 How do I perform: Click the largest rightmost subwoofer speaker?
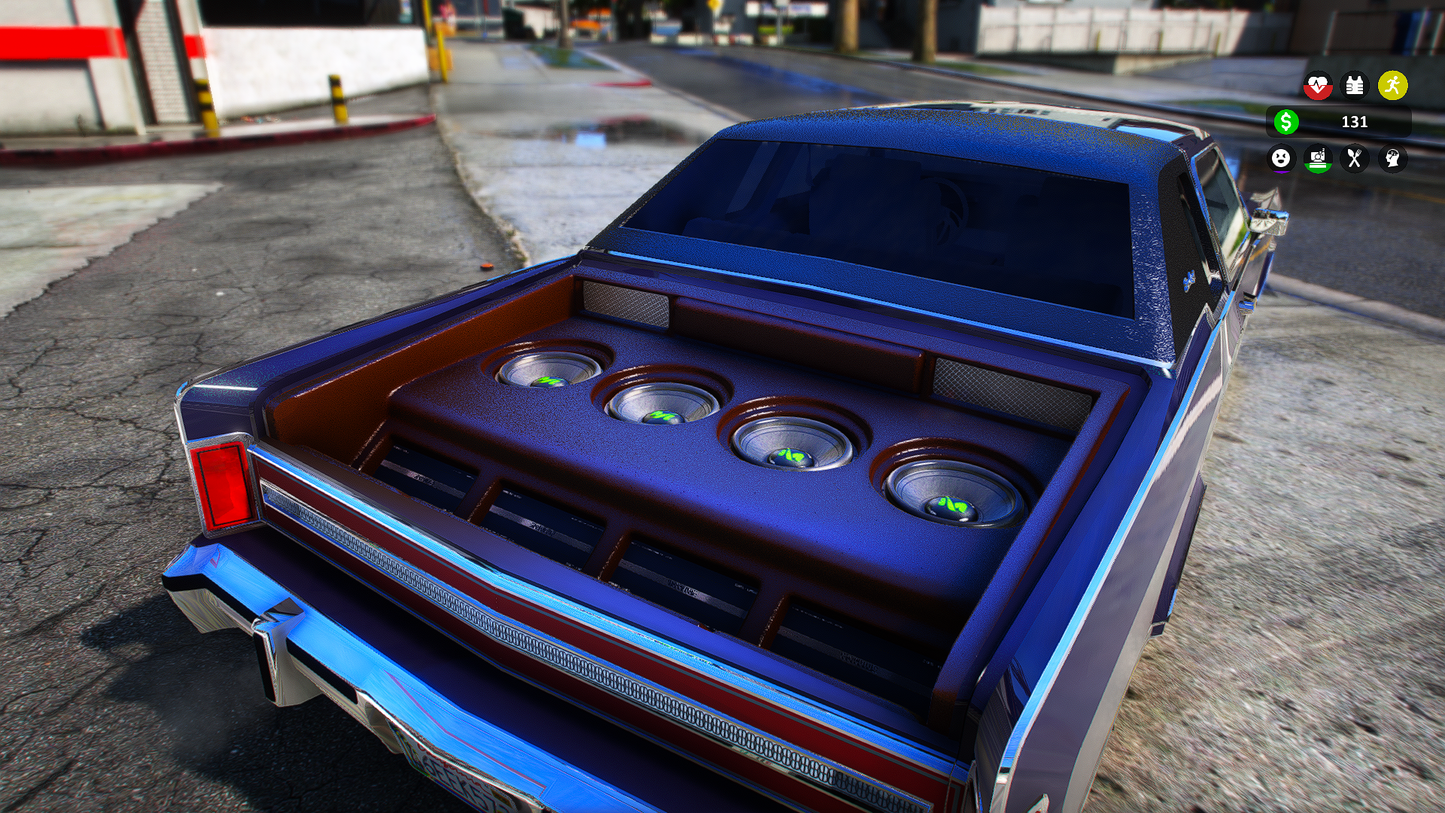pos(952,490)
